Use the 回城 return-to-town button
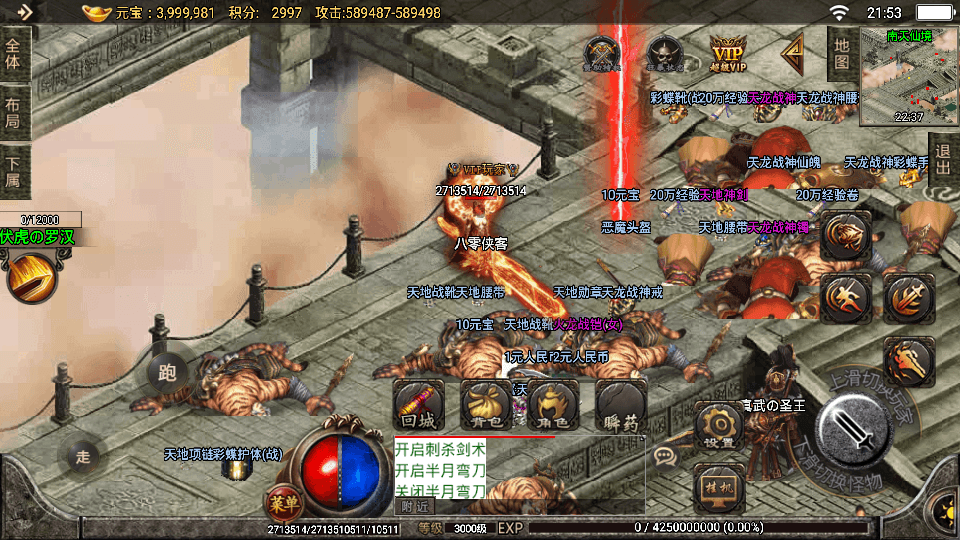 (x=418, y=405)
